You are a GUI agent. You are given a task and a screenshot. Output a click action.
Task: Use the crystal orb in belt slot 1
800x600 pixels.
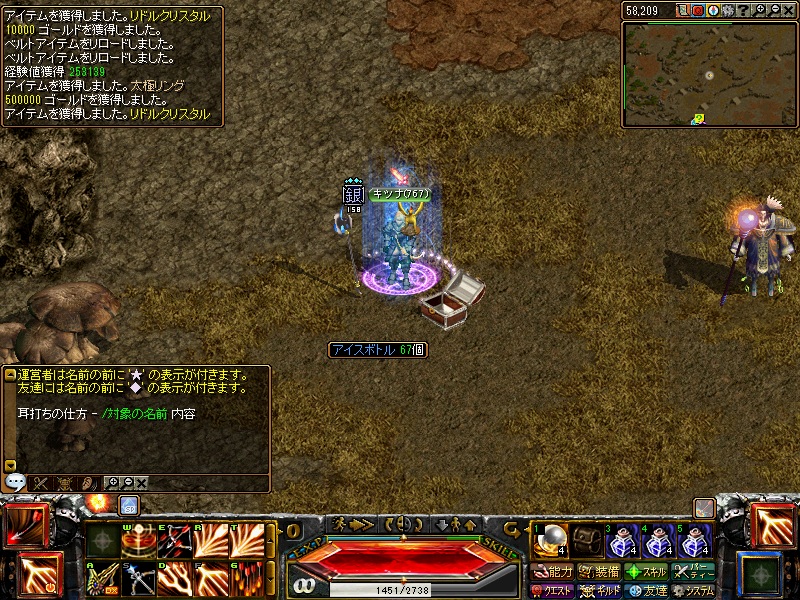coord(549,541)
